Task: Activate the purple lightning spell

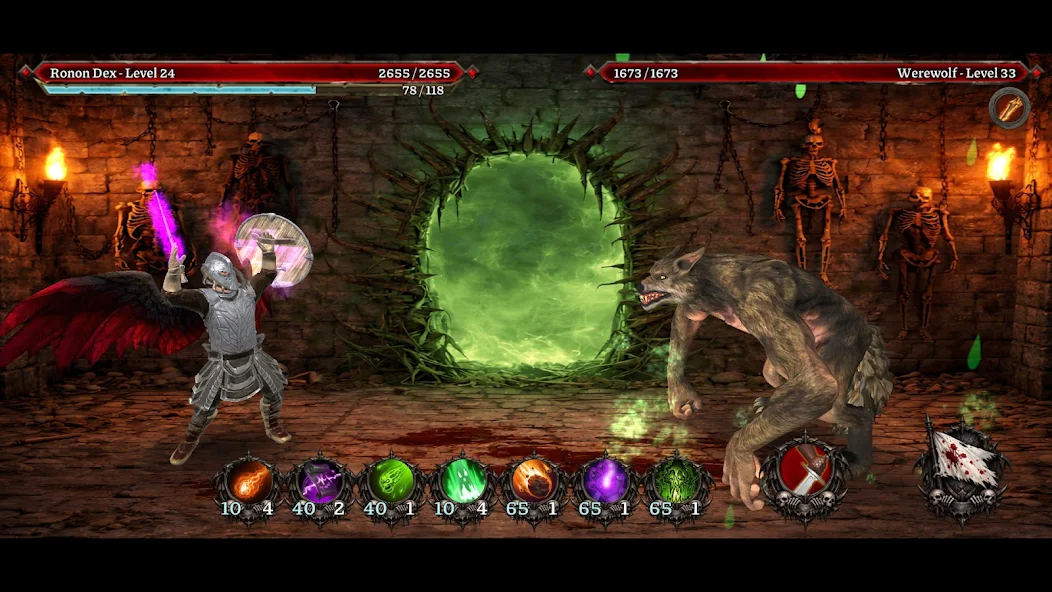Action: point(320,481)
